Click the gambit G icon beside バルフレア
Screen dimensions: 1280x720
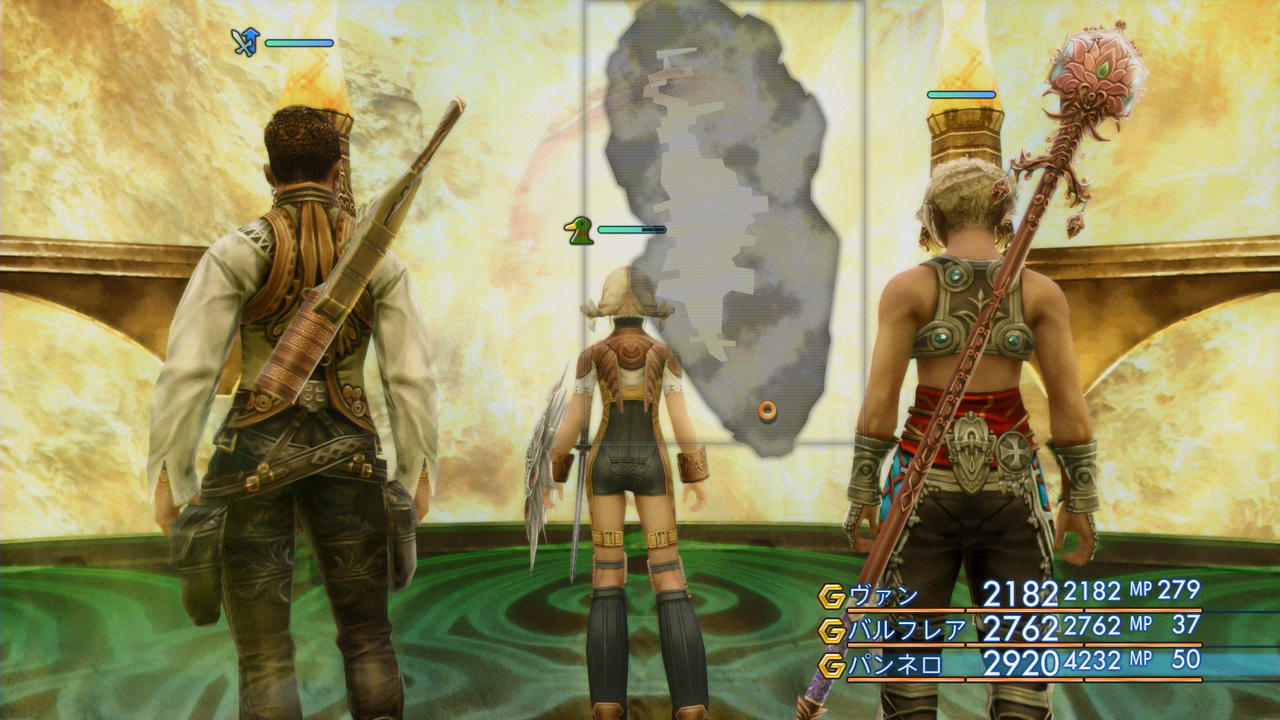click(x=831, y=630)
